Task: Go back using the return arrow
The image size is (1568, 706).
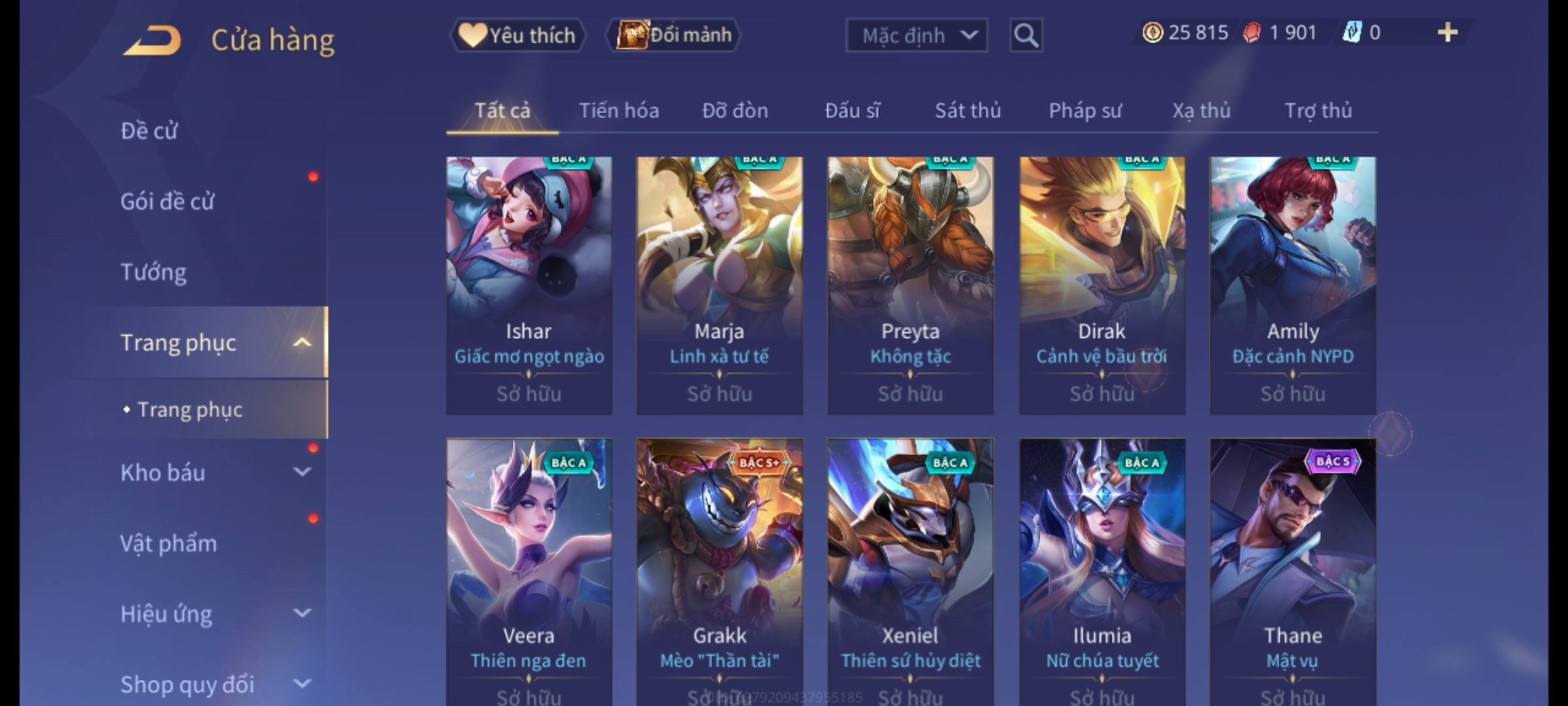Action: (152, 41)
